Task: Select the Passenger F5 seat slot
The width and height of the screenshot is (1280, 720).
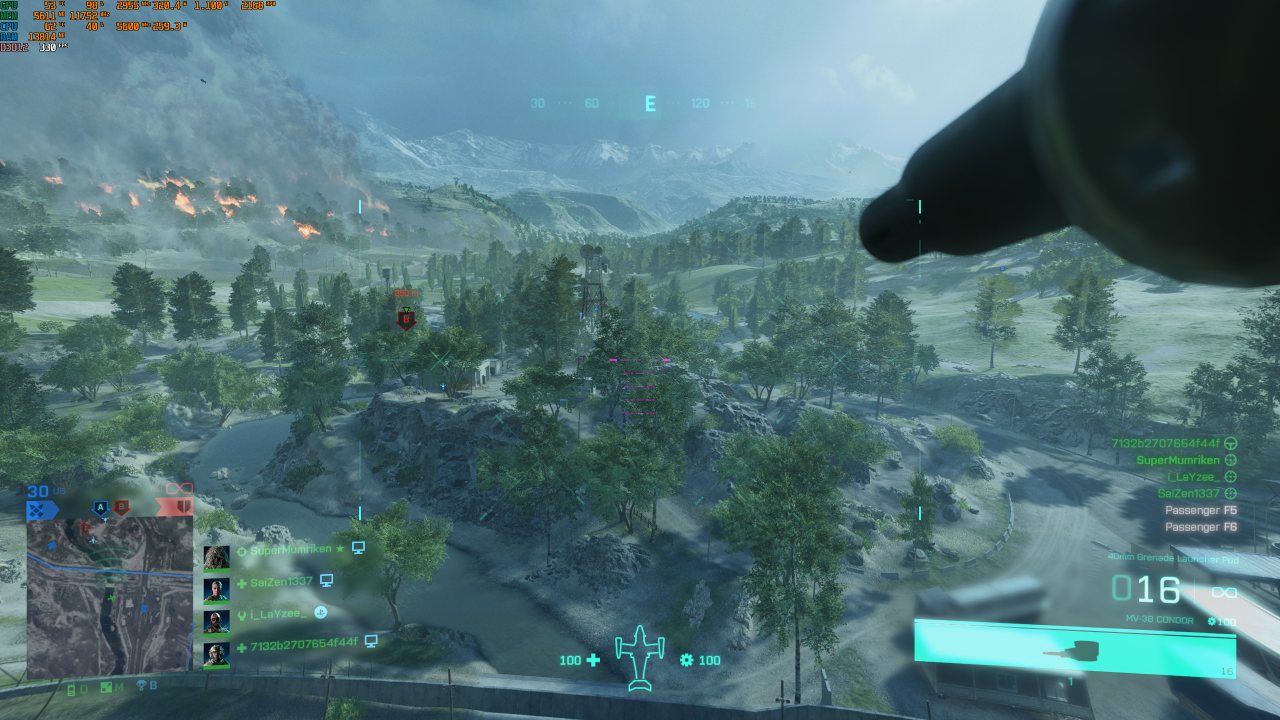Action: tap(1199, 511)
